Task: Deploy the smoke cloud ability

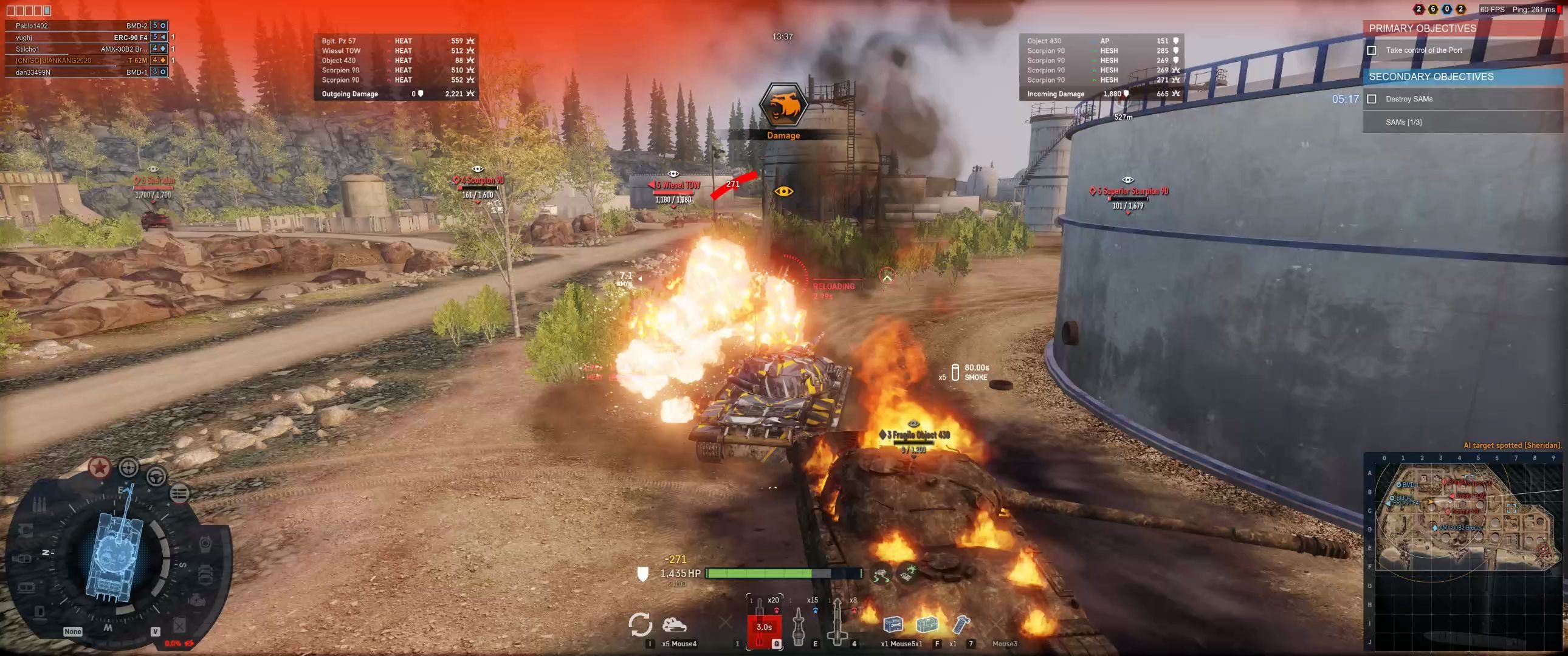Action: [x=675, y=625]
